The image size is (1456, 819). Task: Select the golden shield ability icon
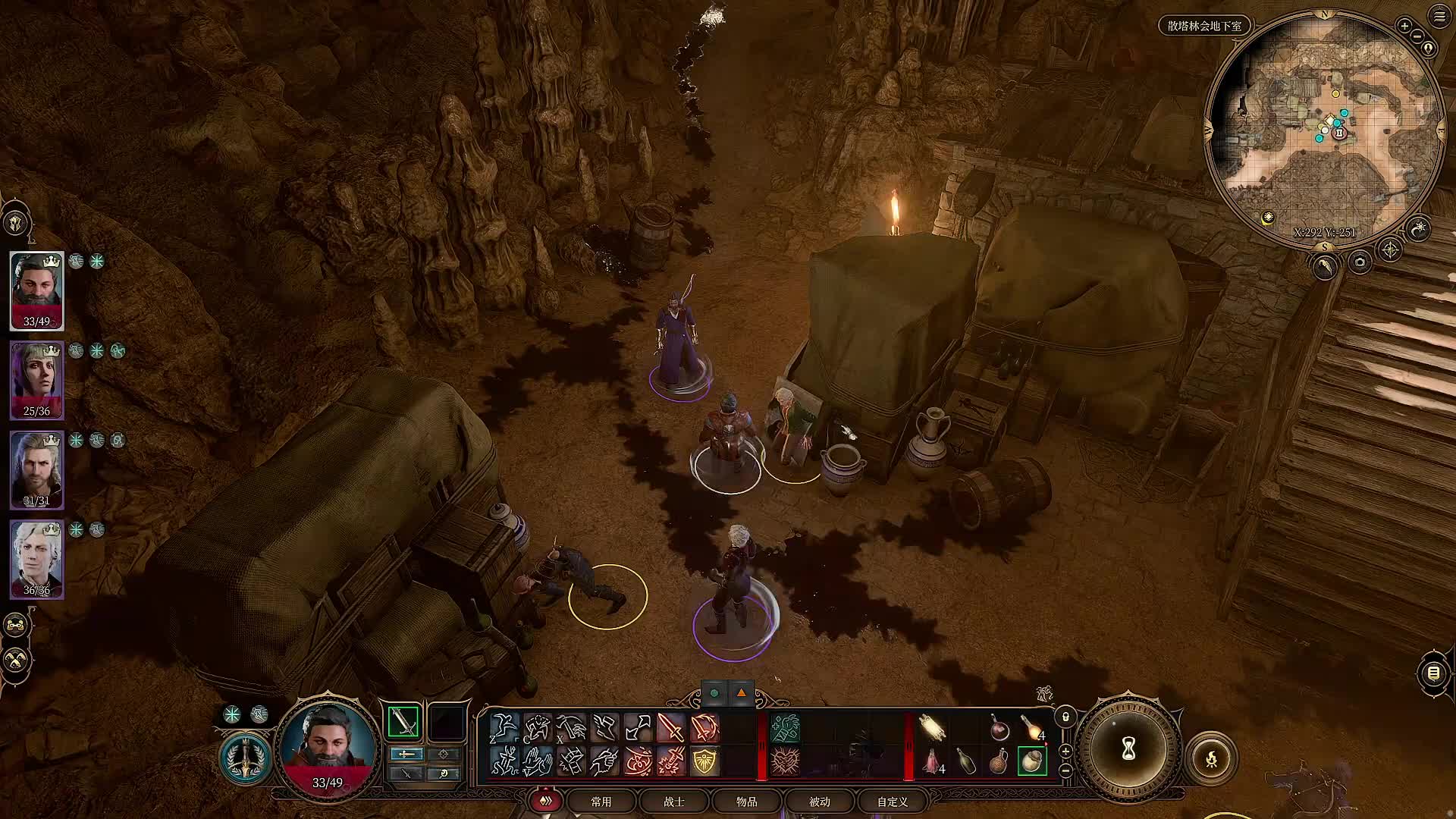(704, 761)
